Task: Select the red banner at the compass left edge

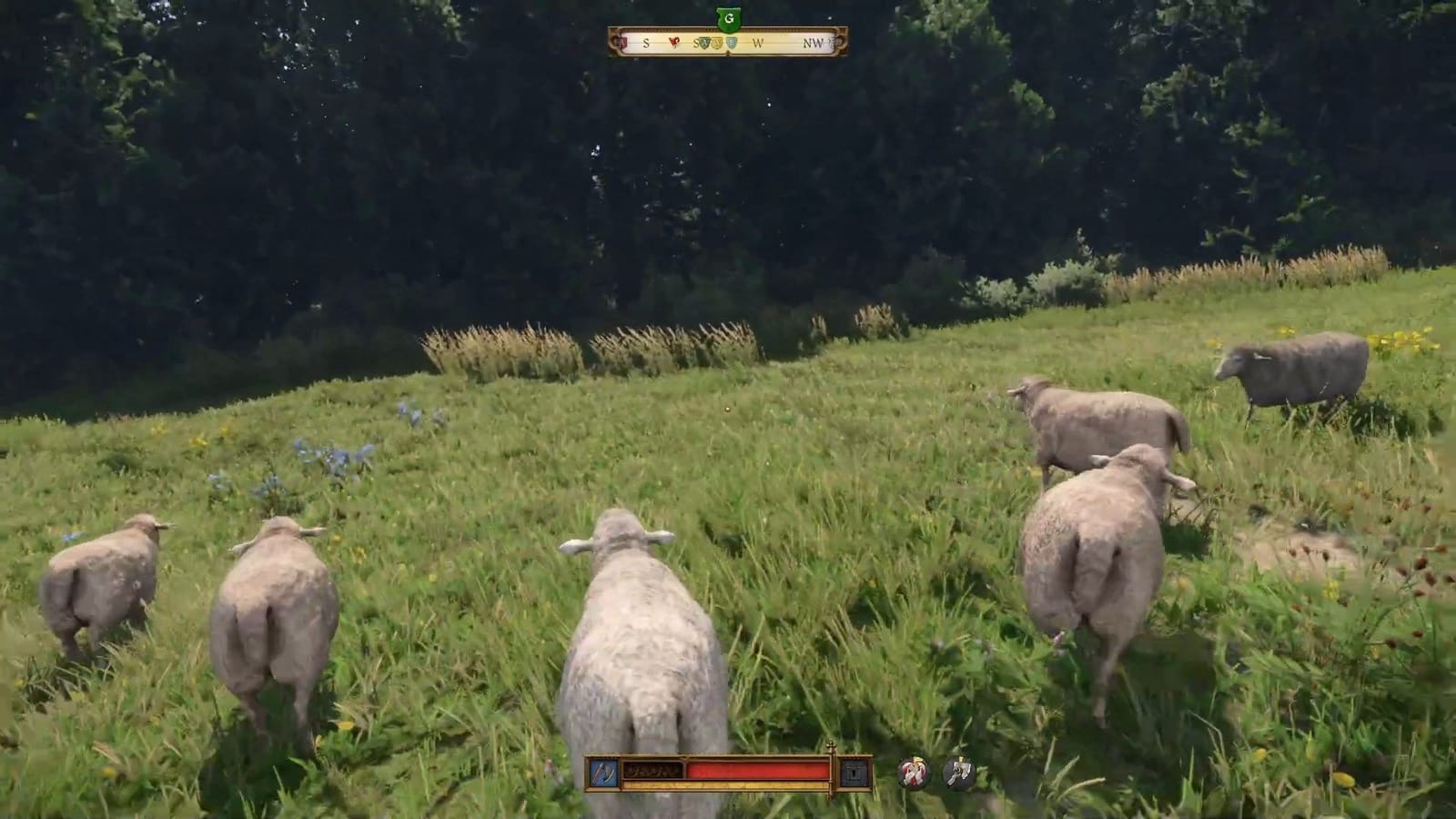Action: [622, 41]
